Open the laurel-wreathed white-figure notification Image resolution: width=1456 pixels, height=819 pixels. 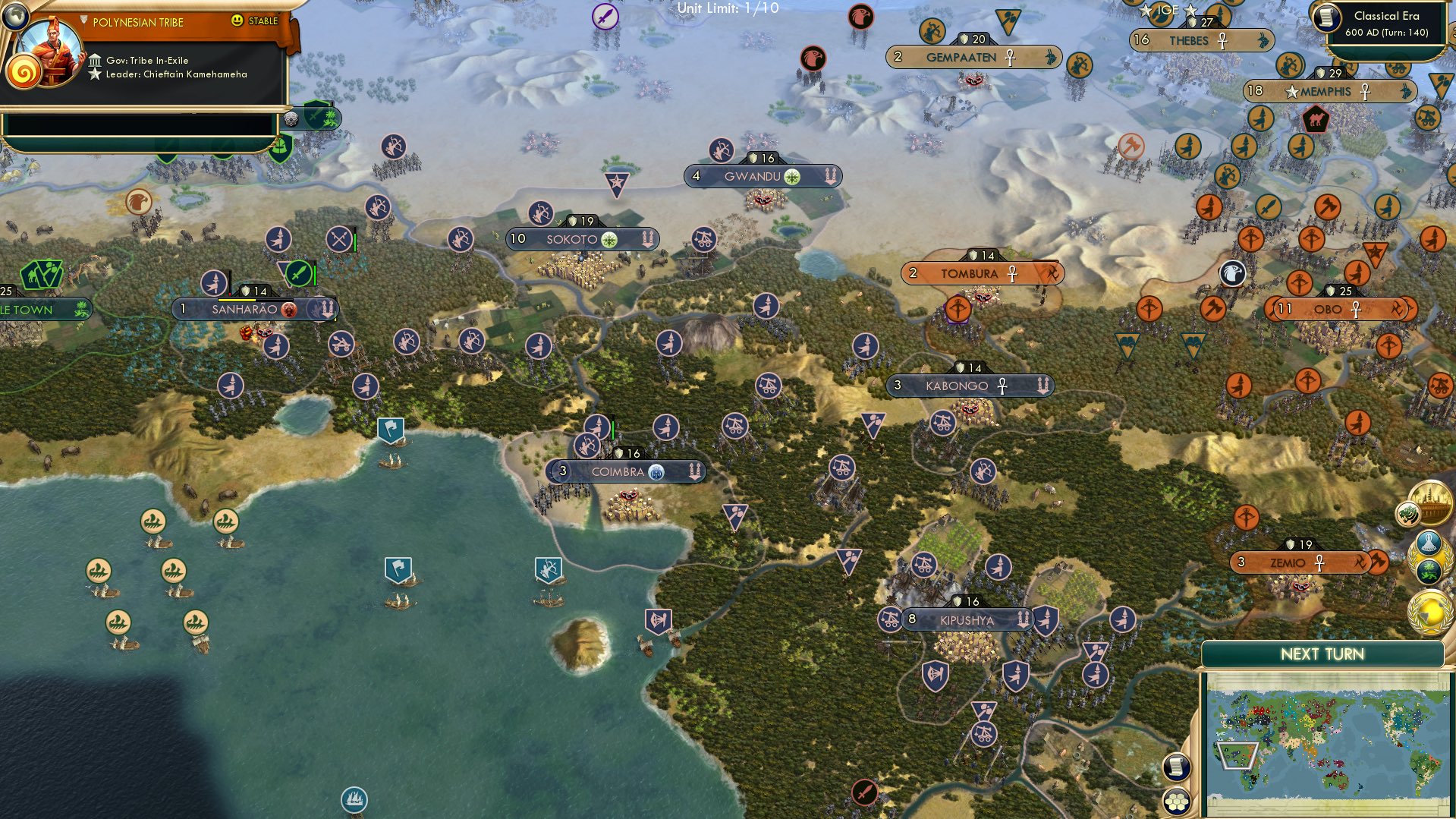[x=1429, y=541]
